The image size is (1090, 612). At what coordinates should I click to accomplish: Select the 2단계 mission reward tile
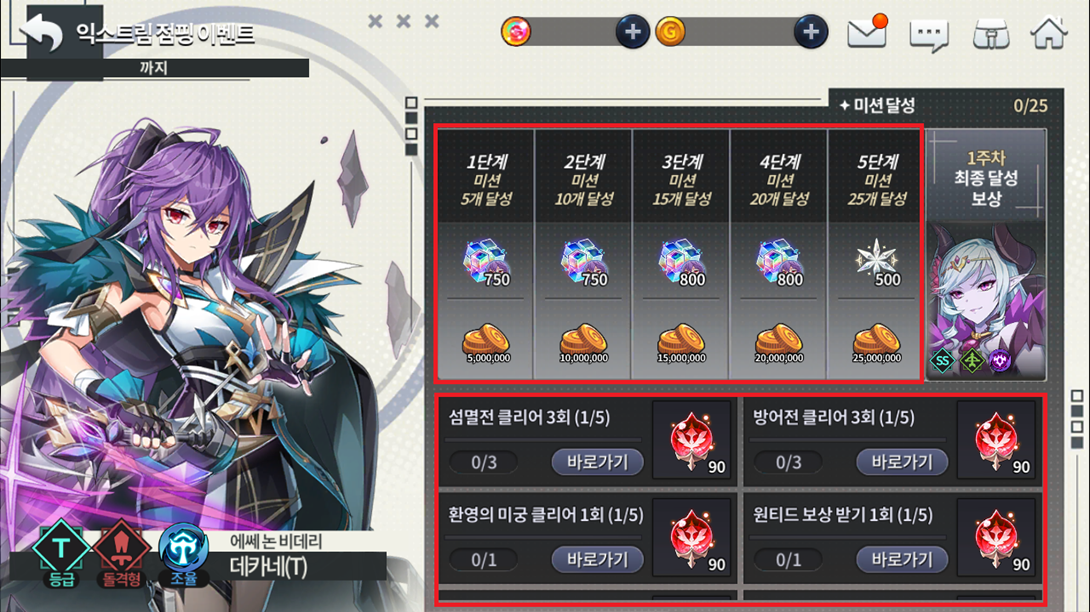point(583,254)
